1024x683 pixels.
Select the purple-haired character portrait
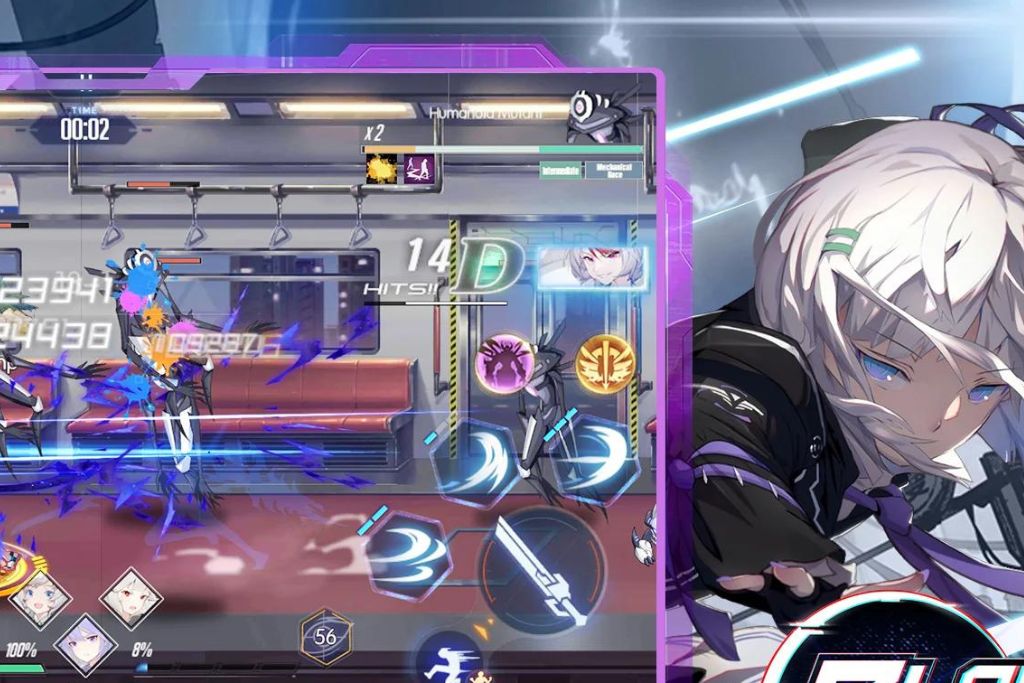pos(86,643)
